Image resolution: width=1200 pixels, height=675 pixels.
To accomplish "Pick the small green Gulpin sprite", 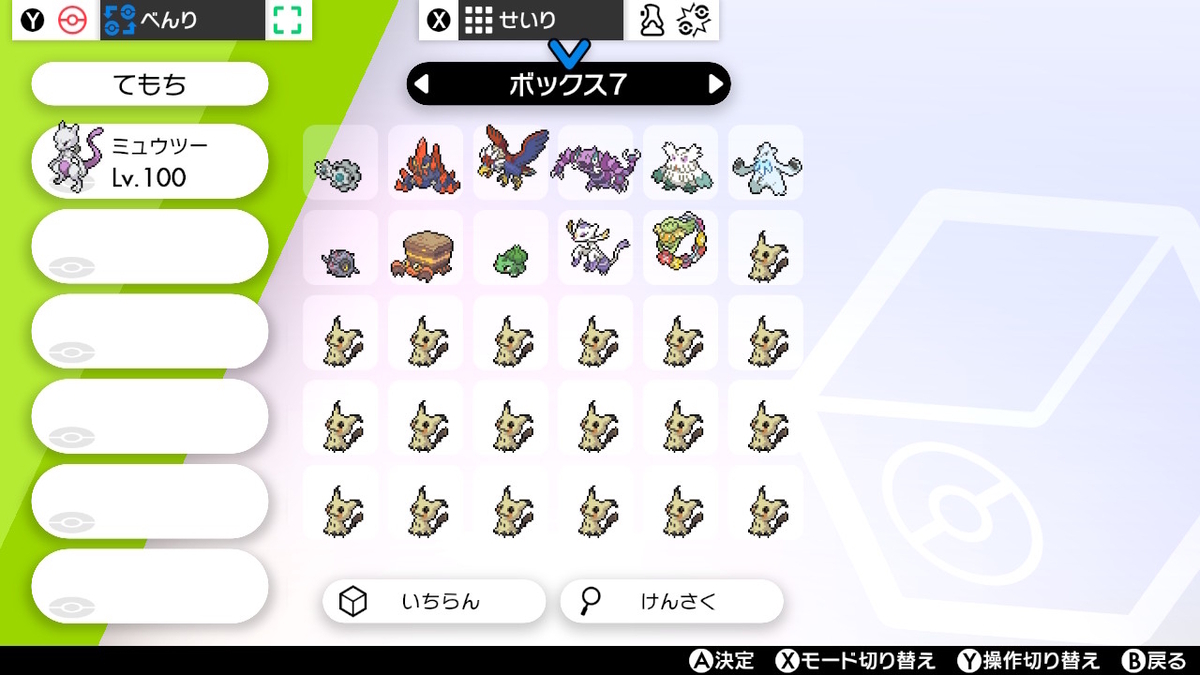I will point(511,259).
